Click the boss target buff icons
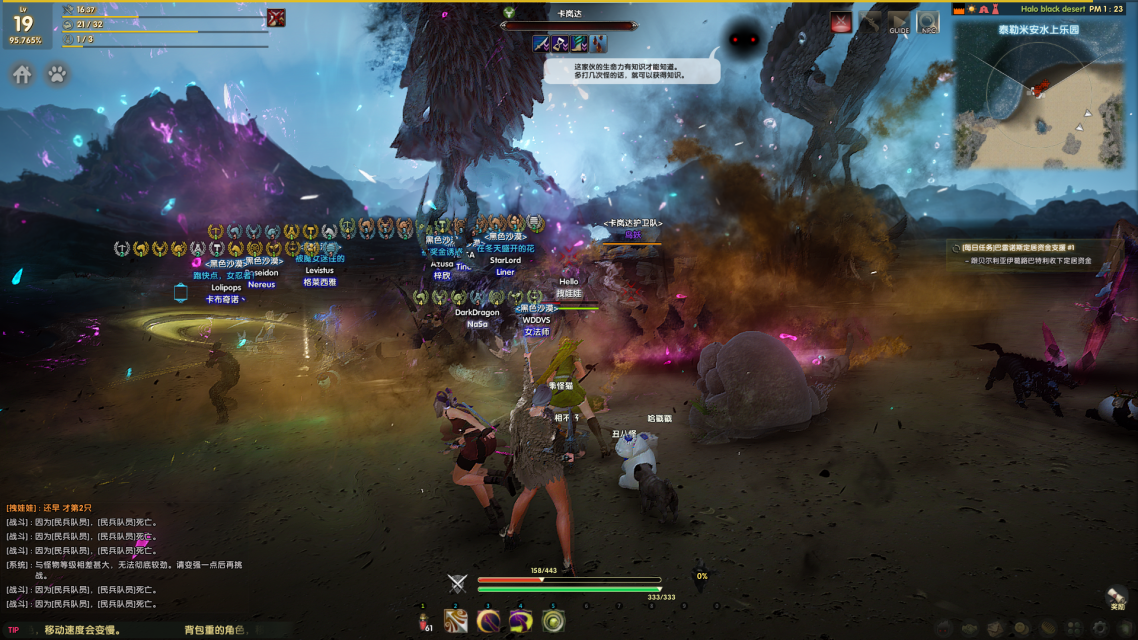Screen dimensions: 1138x640 (x=569, y=43)
